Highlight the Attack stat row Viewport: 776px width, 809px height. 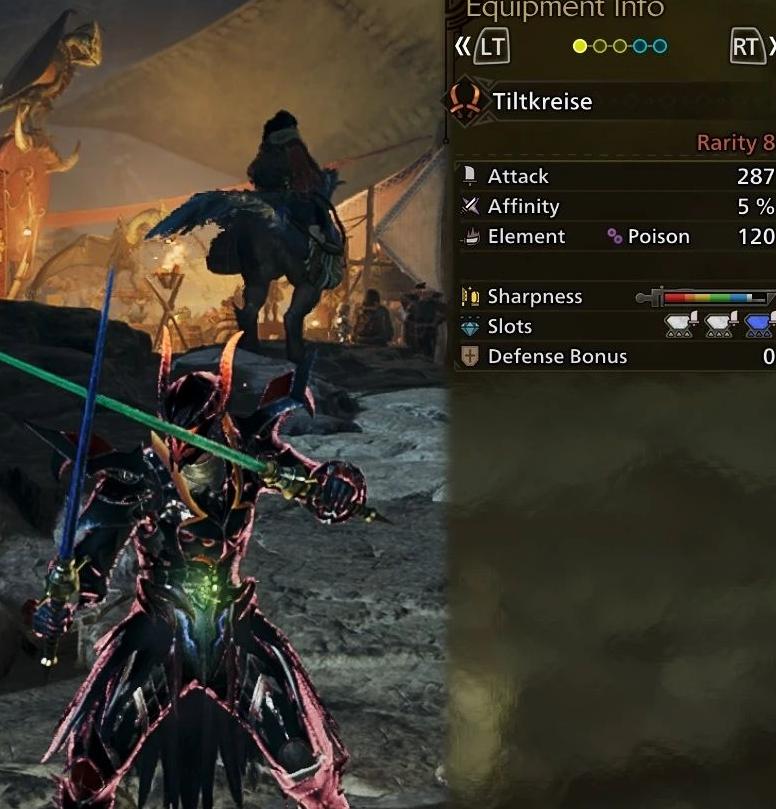click(615, 176)
